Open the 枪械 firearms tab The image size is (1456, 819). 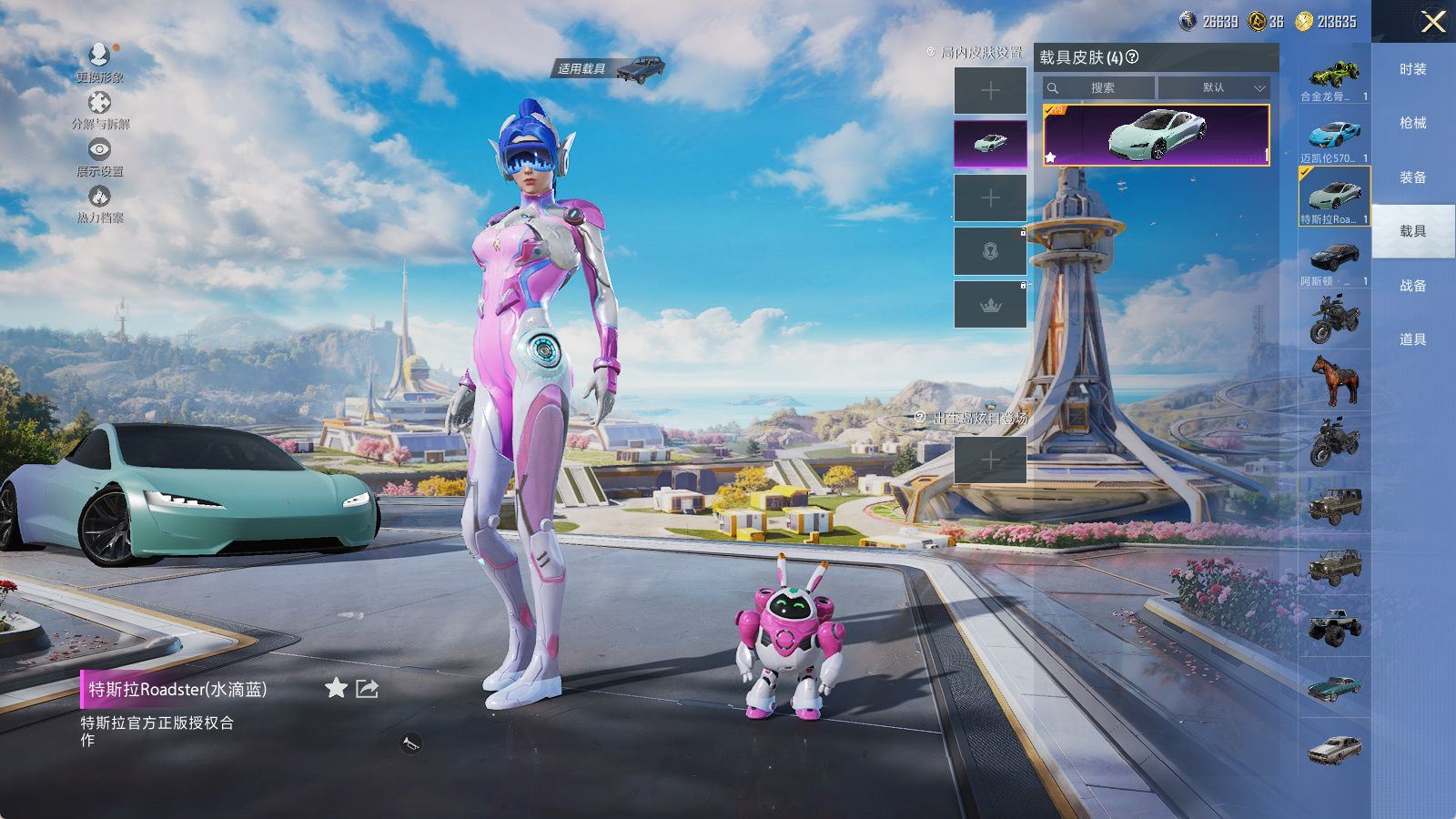[1412, 123]
